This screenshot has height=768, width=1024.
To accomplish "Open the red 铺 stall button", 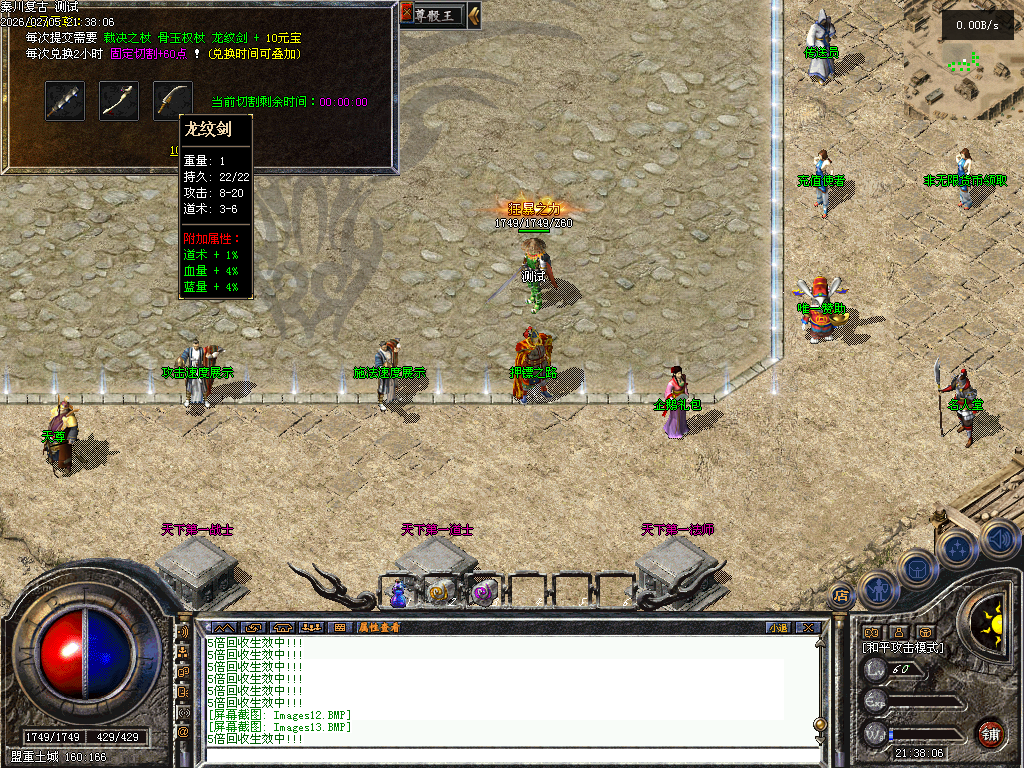I will (x=990, y=733).
